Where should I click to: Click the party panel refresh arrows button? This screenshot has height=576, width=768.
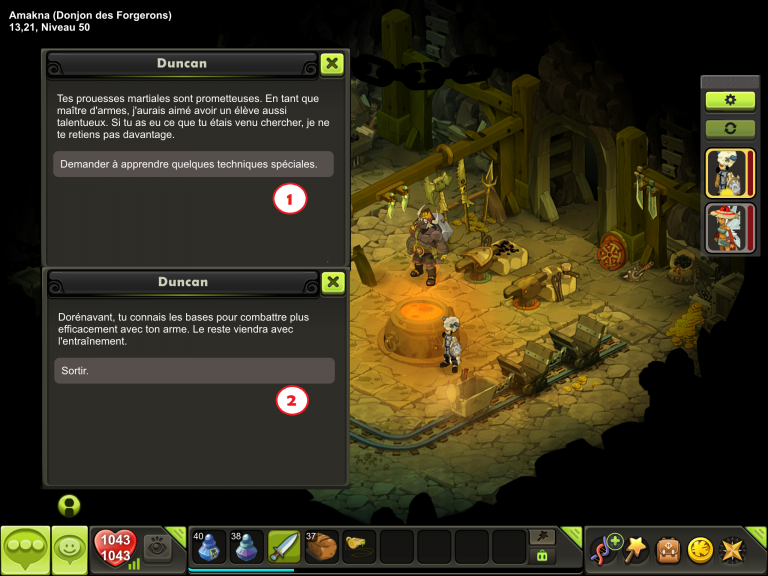click(730, 129)
